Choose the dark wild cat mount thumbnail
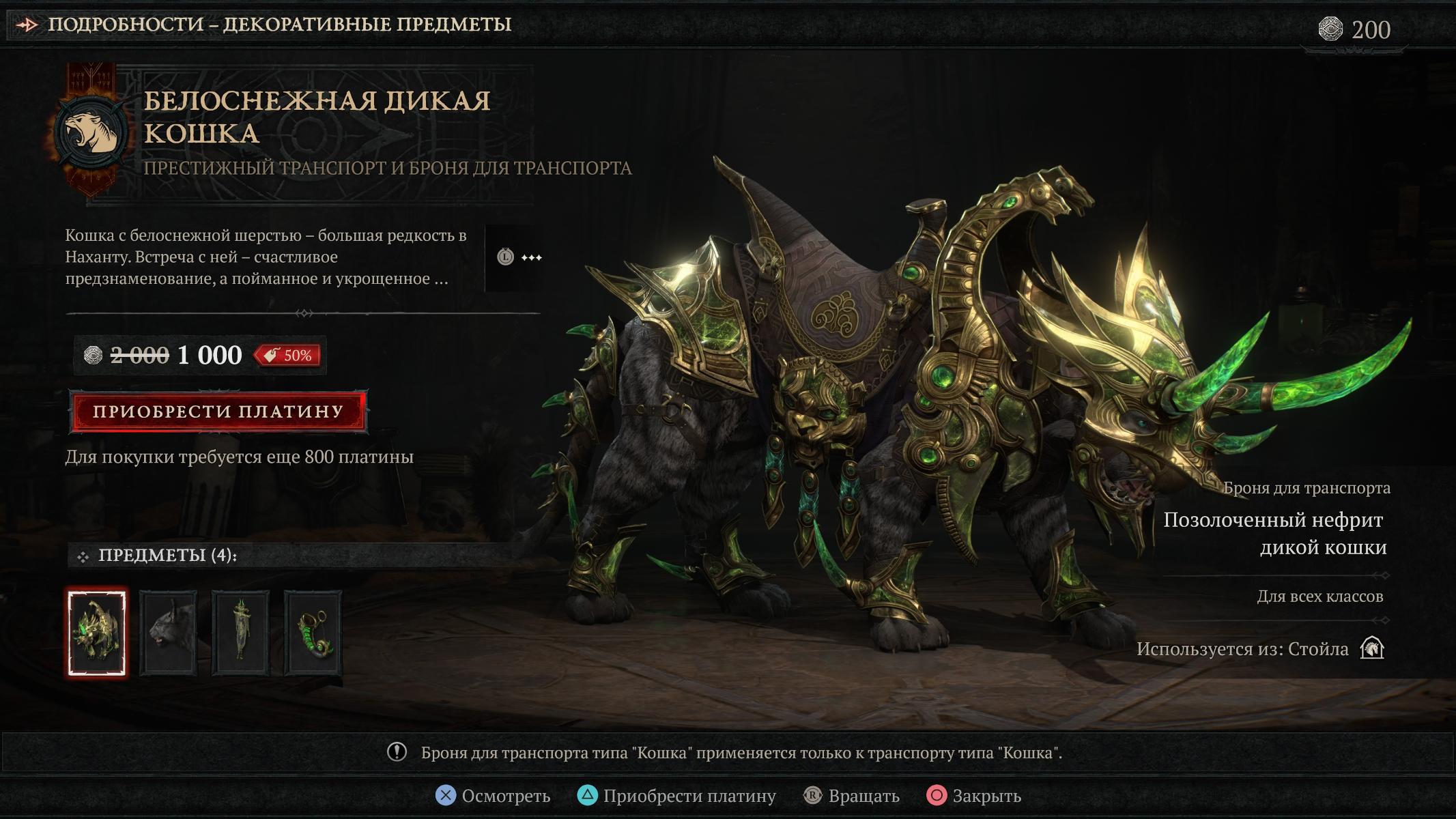 pyautogui.click(x=169, y=633)
